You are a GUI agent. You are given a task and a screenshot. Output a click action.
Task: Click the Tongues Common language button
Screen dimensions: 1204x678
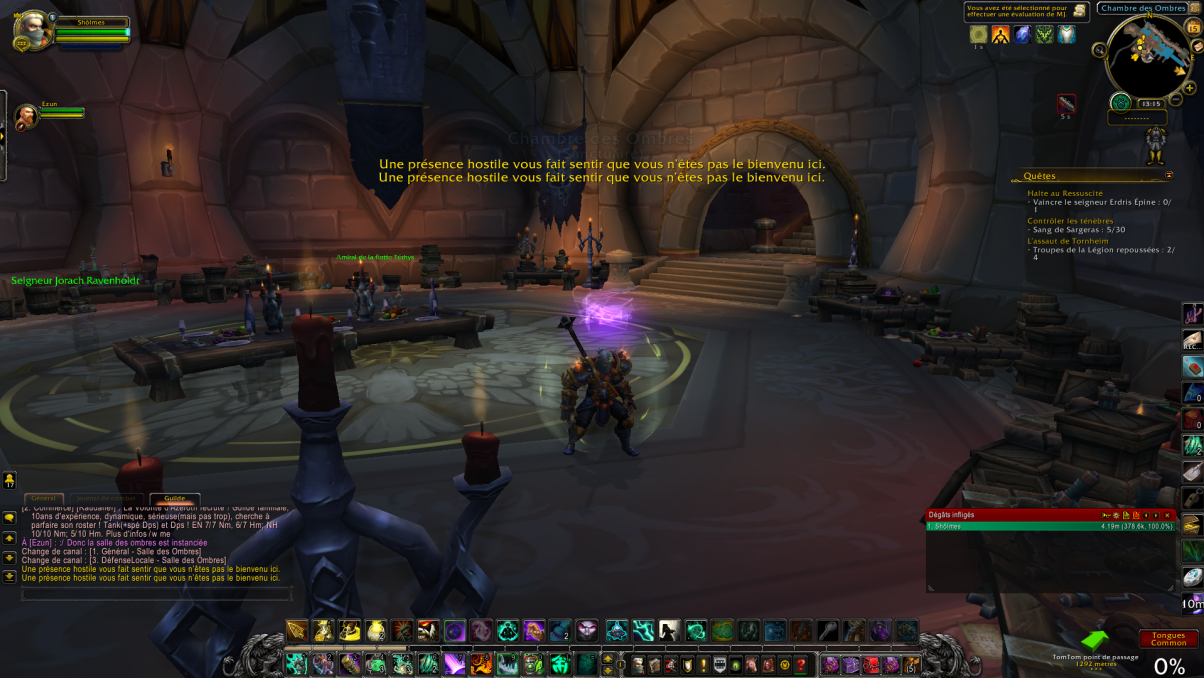[1168, 639]
